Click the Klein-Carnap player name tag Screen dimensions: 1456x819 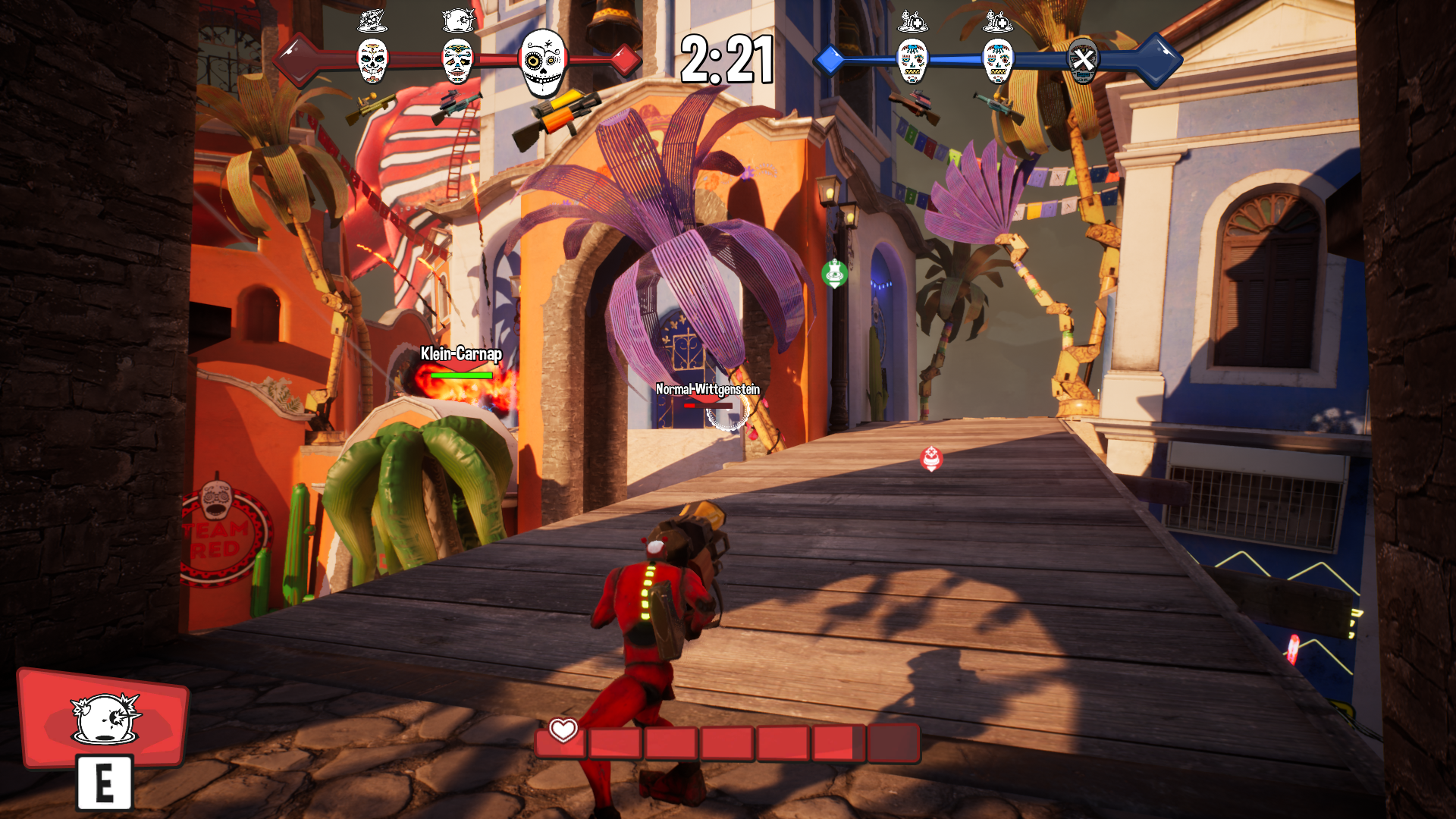click(x=461, y=353)
